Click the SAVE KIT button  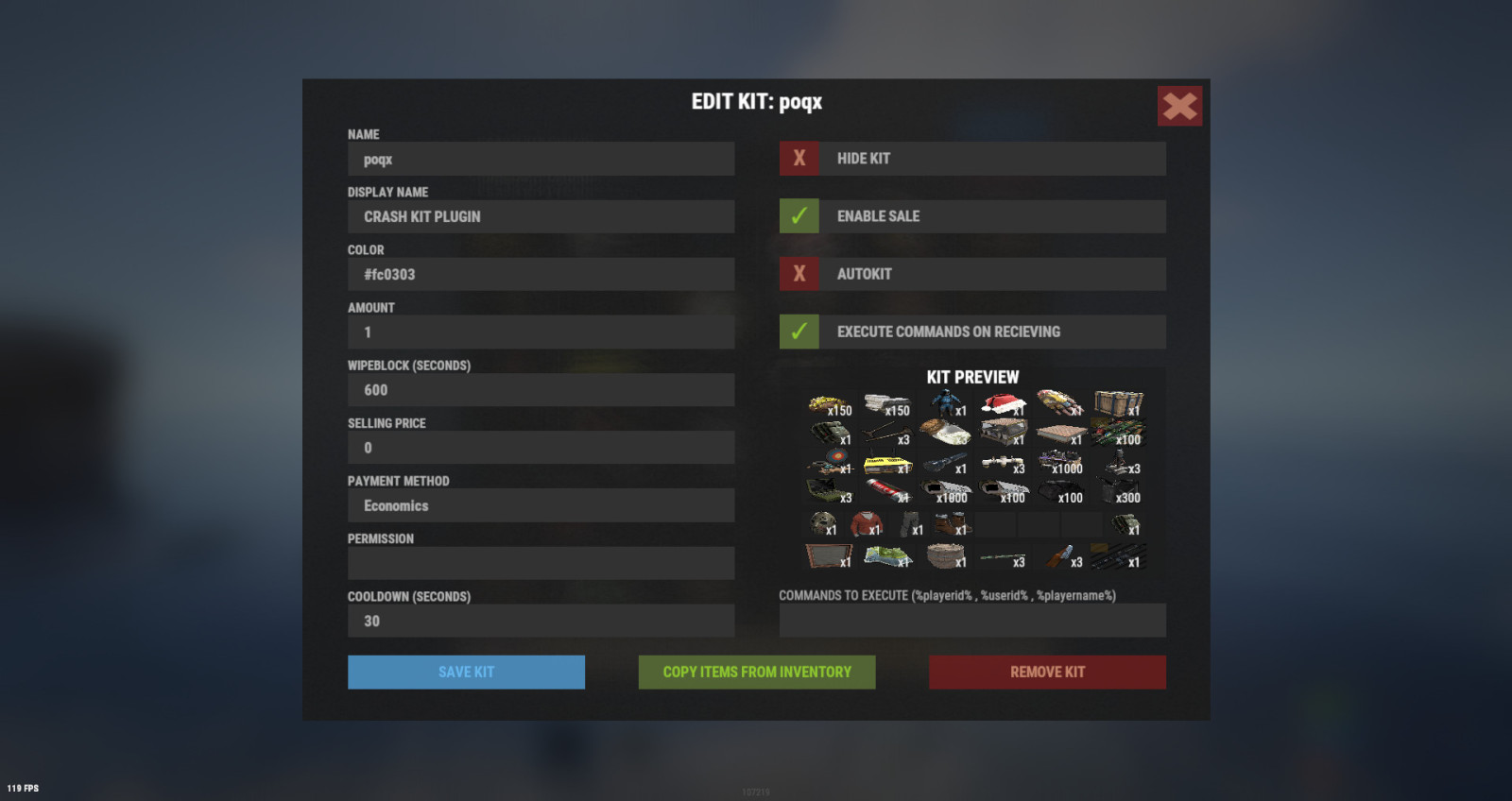(466, 672)
